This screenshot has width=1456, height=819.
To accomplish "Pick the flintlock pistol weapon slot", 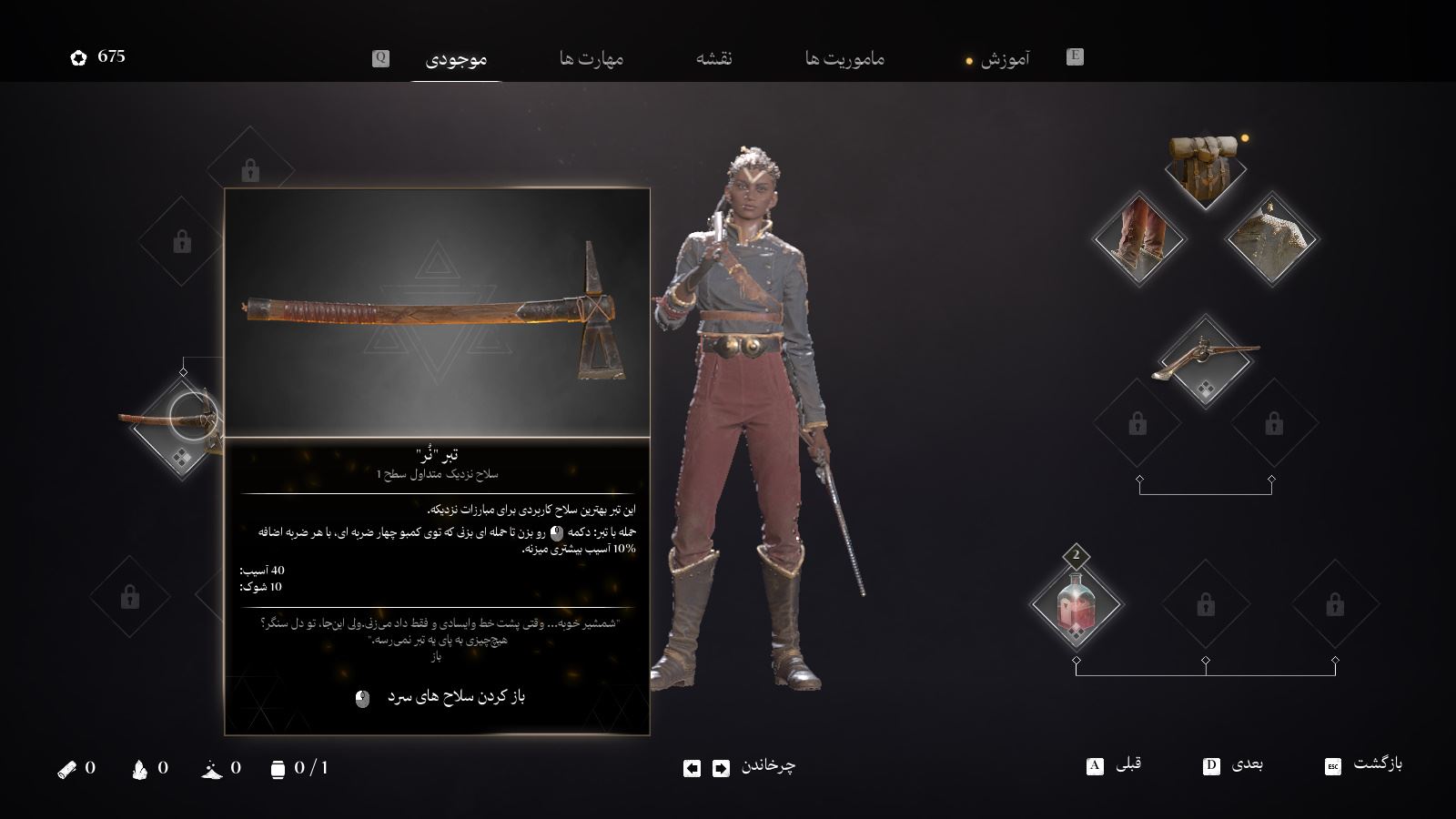I will pos(1206,361).
